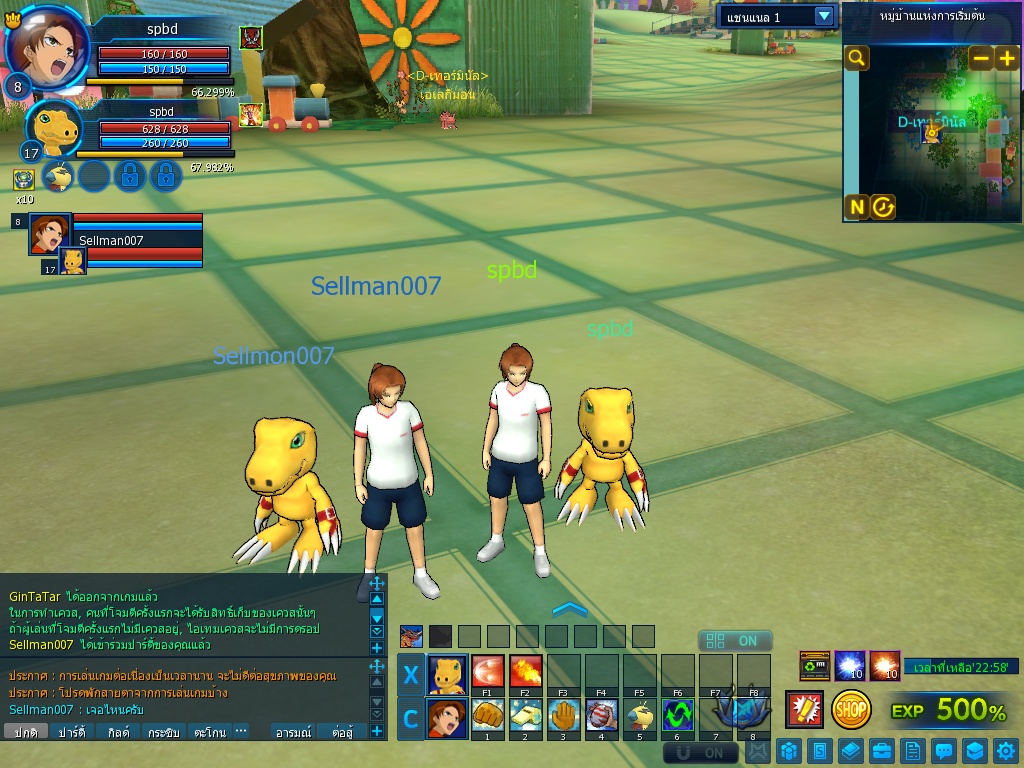Zoom out the minimap with minus button
Screen dimensions: 1024x768
[x=981, y=58]
